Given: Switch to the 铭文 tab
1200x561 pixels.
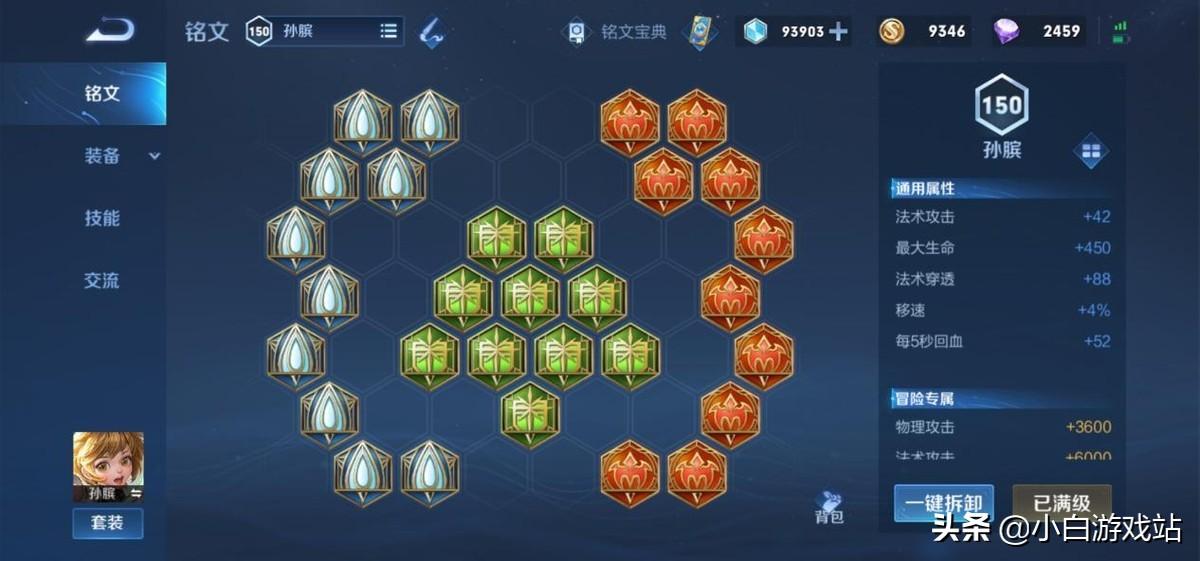Looking at the screenshot, I should tap(102, 94).
